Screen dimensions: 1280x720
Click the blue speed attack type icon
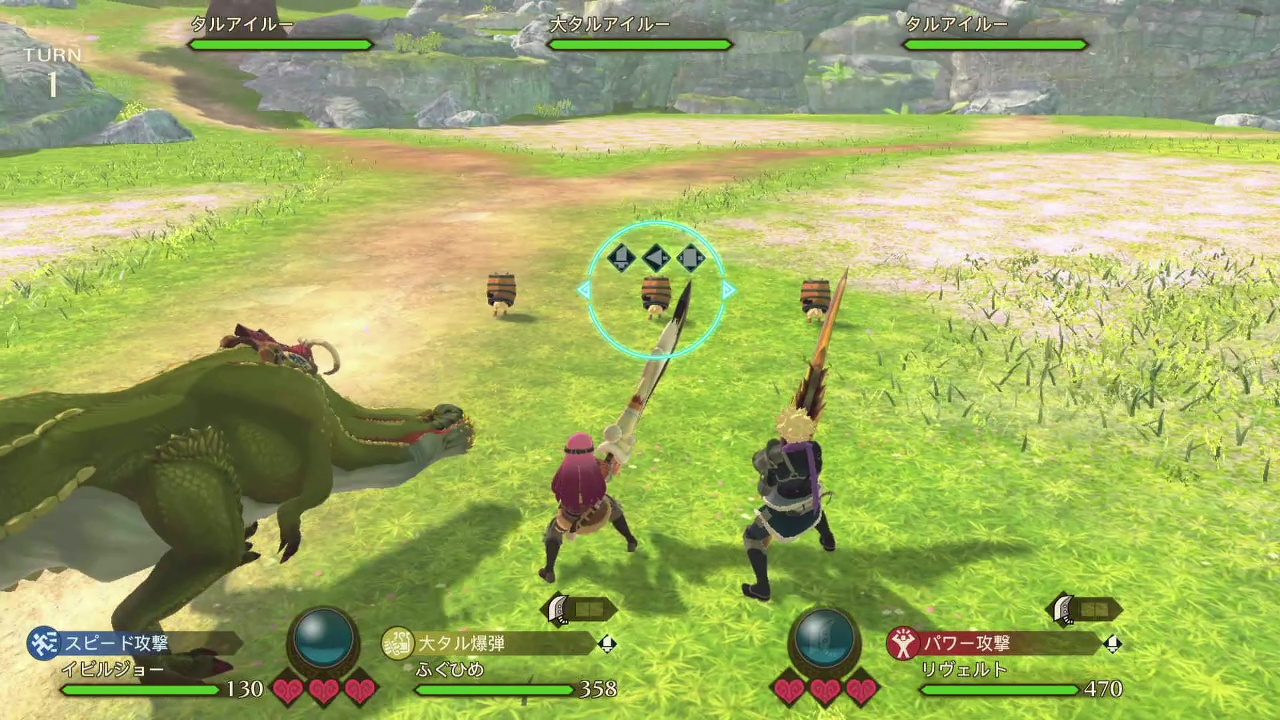click(x=43, y=642)
